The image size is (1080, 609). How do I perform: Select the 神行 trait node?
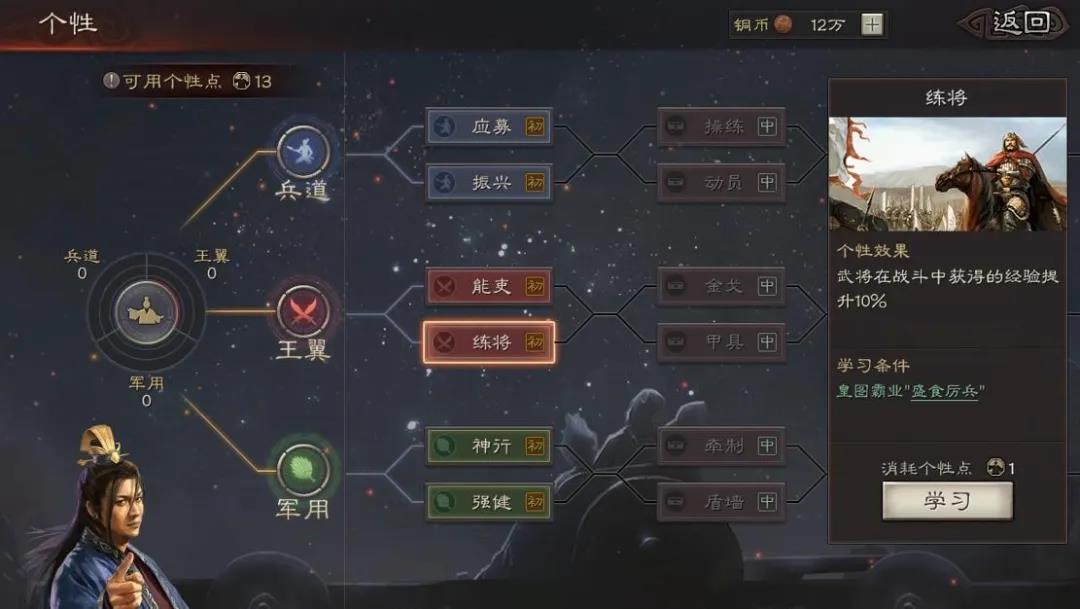coord(489,446)
